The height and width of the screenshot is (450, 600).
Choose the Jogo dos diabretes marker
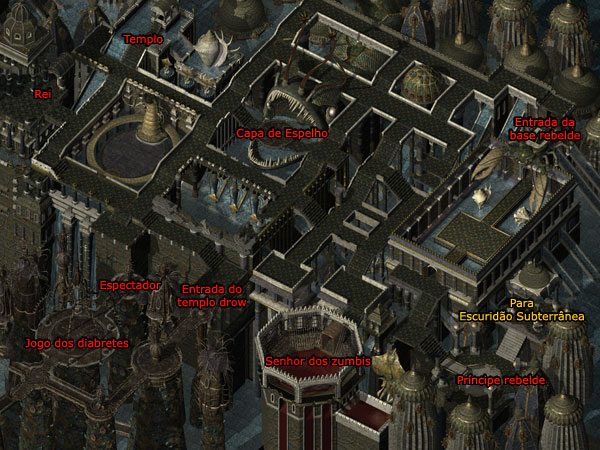pos(76,344)
